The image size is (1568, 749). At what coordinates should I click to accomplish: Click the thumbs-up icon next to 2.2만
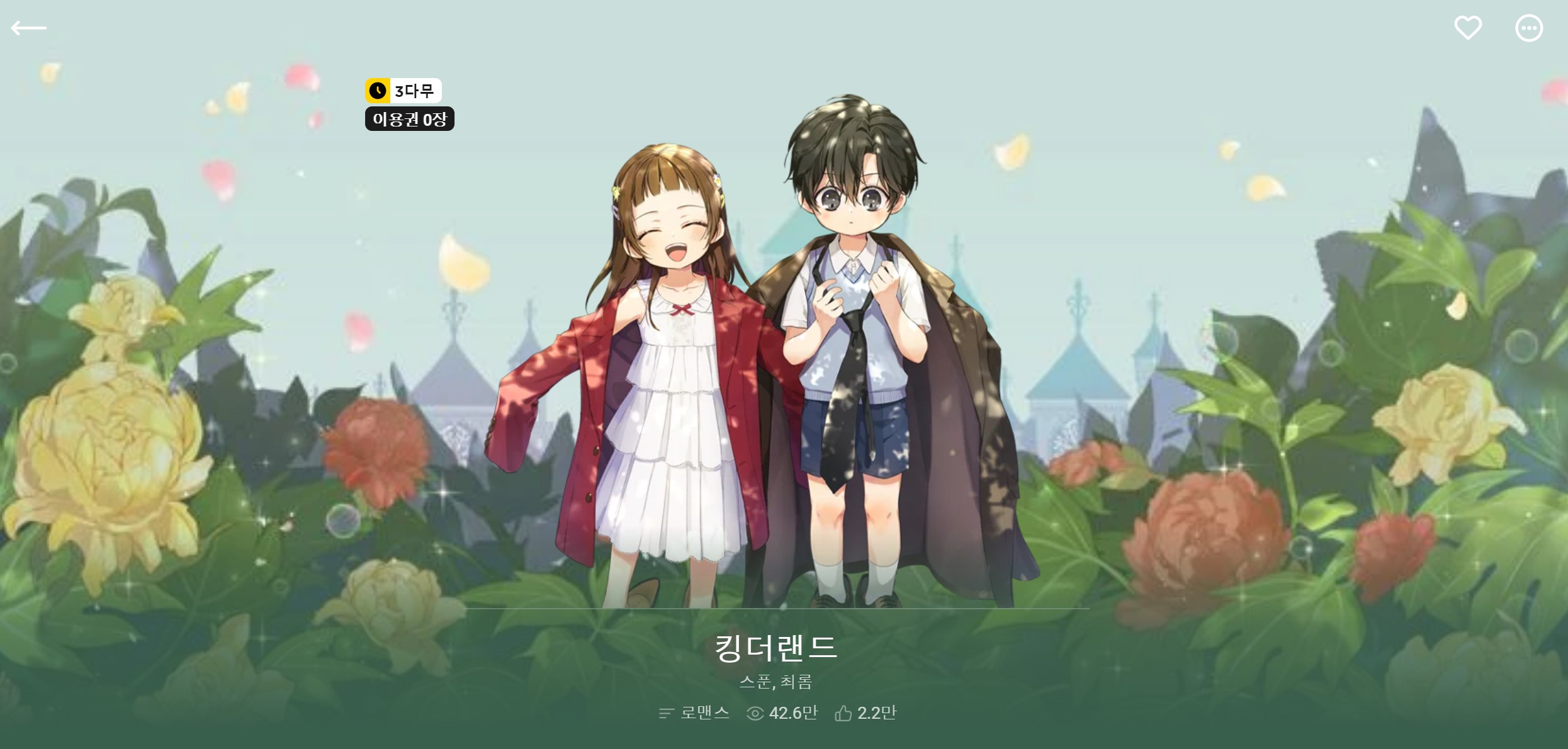(x=842, y=712)
